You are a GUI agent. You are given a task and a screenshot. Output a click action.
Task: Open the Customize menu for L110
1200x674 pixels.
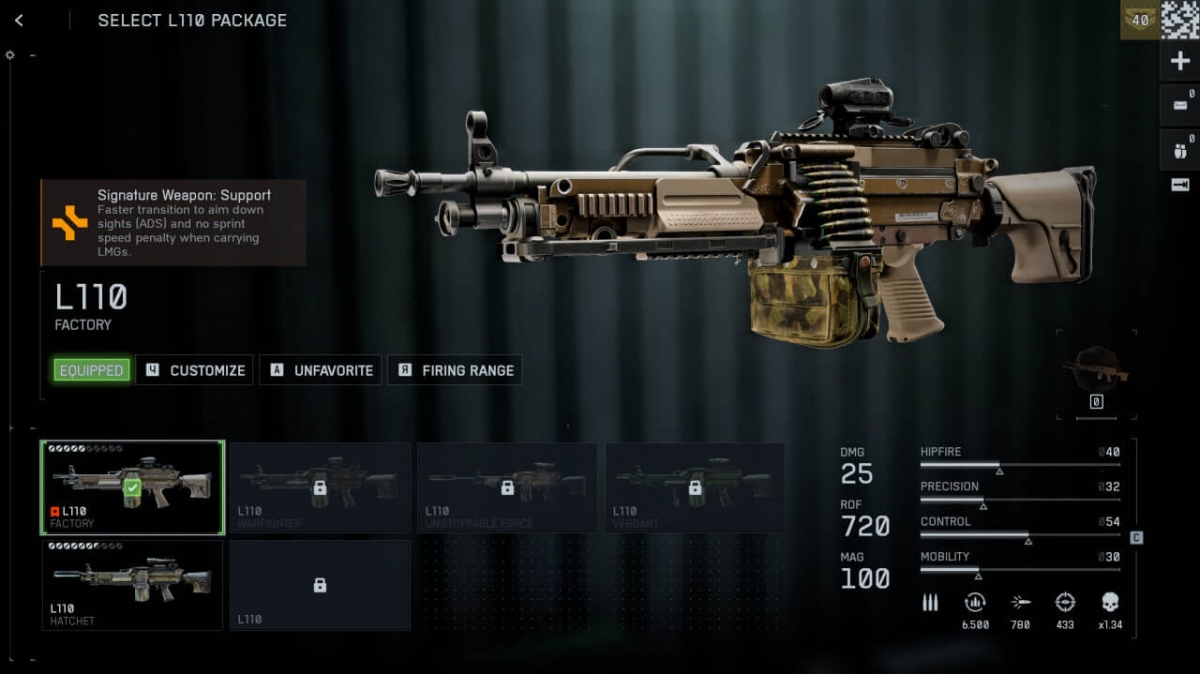(x=195, y=370)
